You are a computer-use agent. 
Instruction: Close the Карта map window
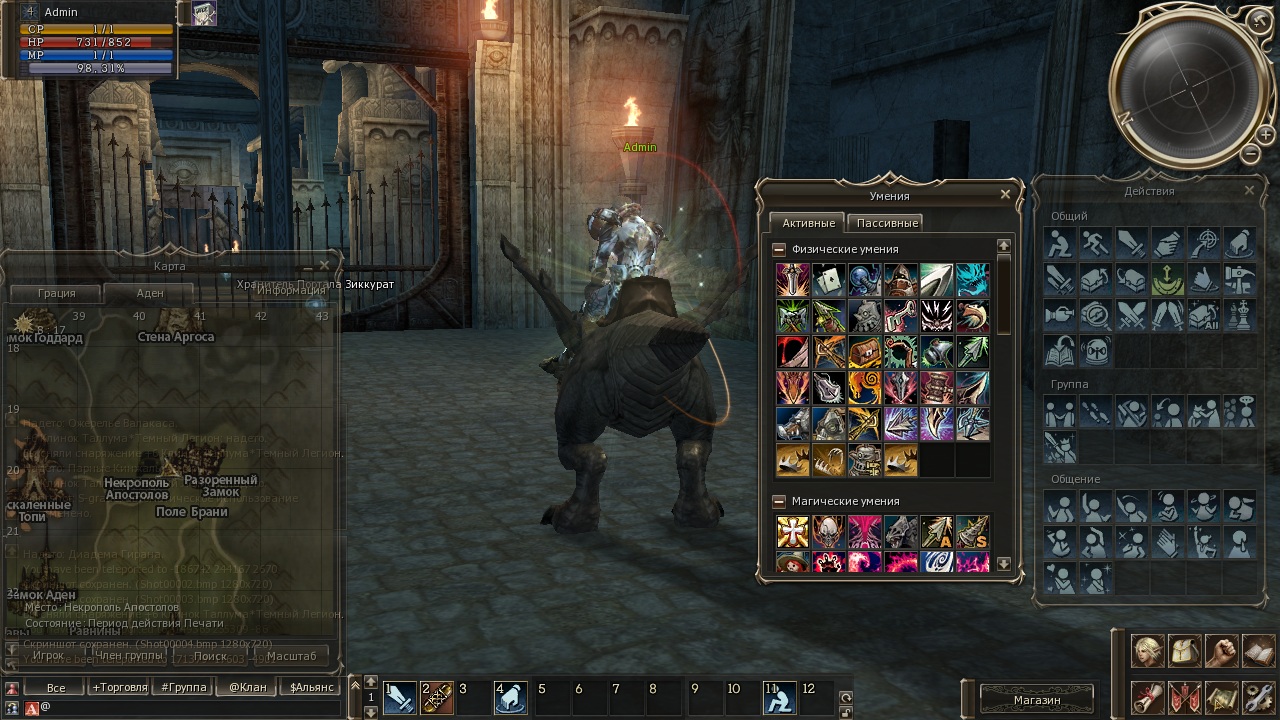pos(324,266)
